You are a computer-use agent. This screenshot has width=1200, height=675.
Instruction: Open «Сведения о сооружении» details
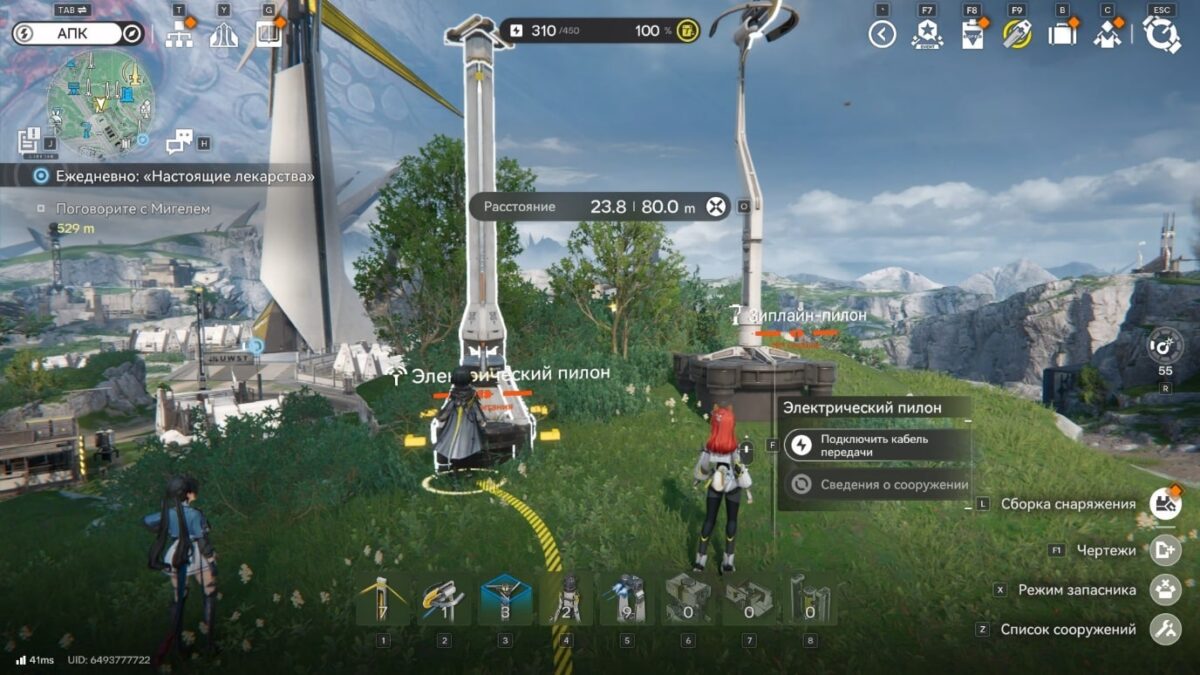880,485
